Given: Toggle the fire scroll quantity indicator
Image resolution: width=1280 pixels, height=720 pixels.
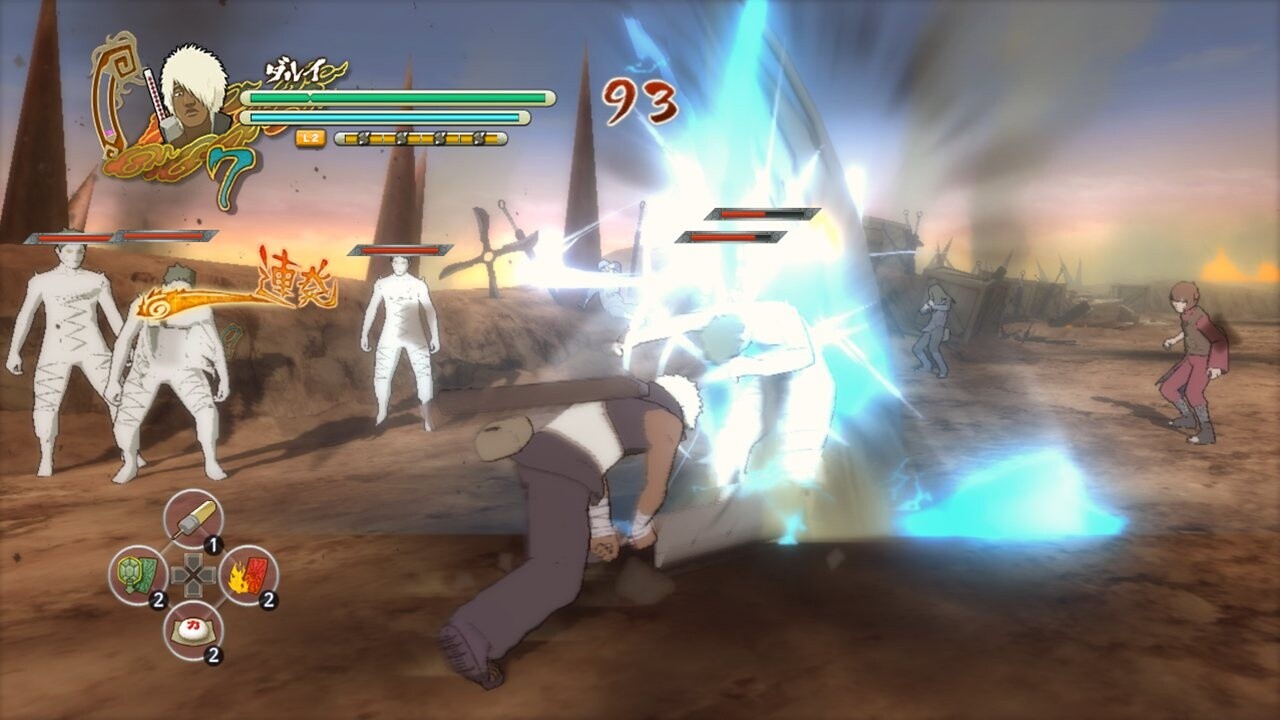Looking at the screenshot, I should click(270, 600).
